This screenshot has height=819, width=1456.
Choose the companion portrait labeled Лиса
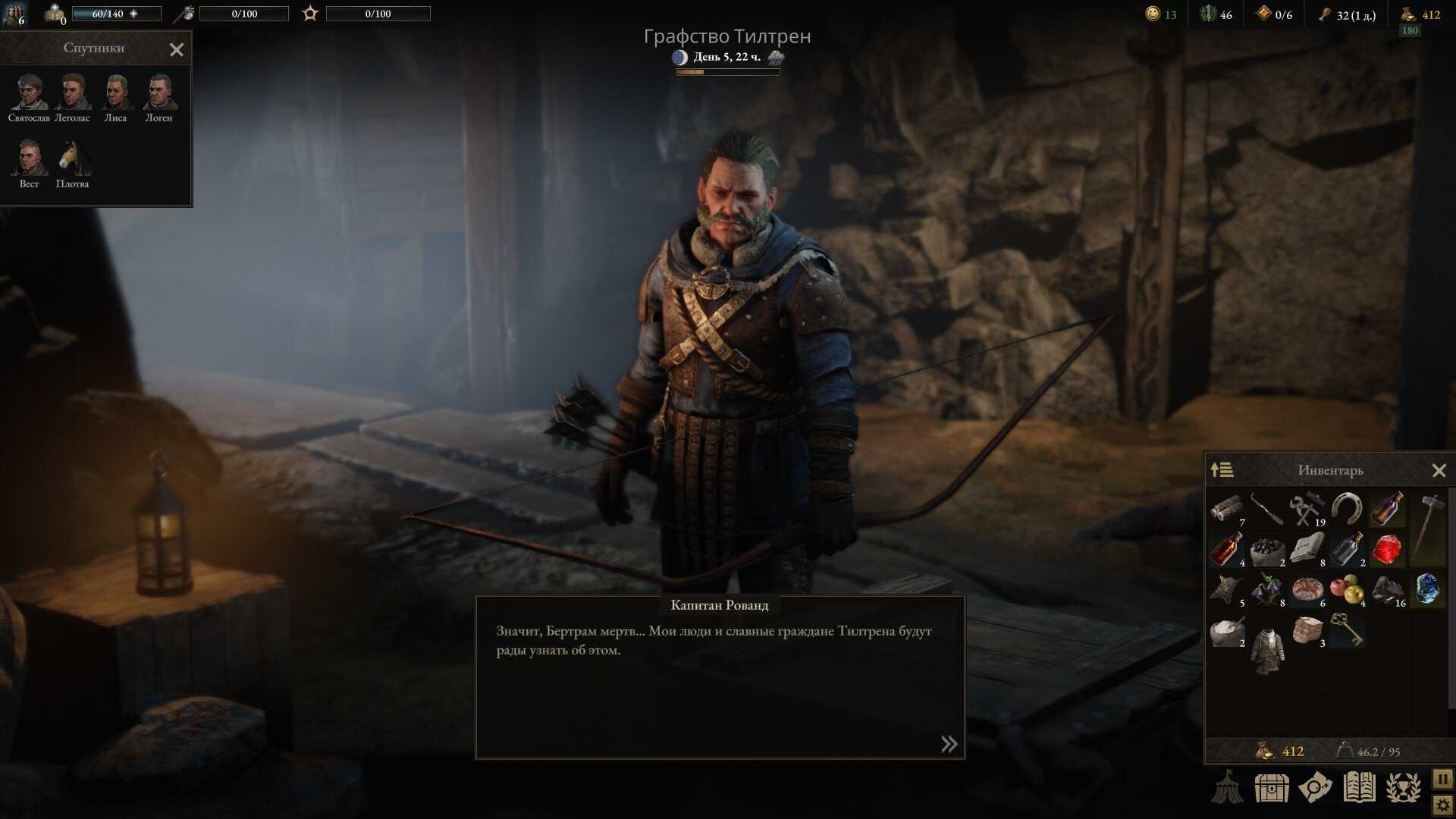click(115, 94)
